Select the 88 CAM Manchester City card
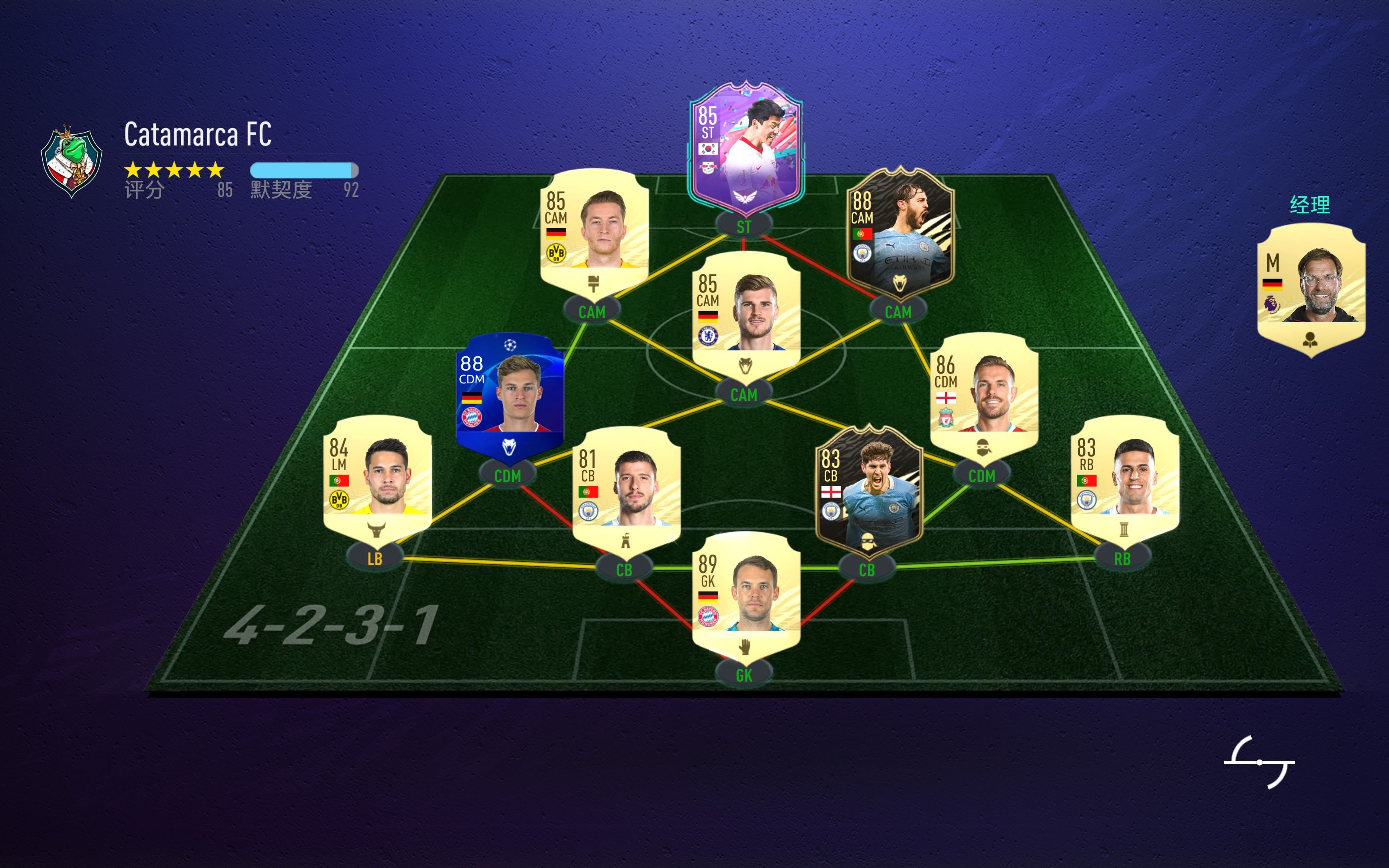This screenshot has height=868, width=1389. [900, 233]
